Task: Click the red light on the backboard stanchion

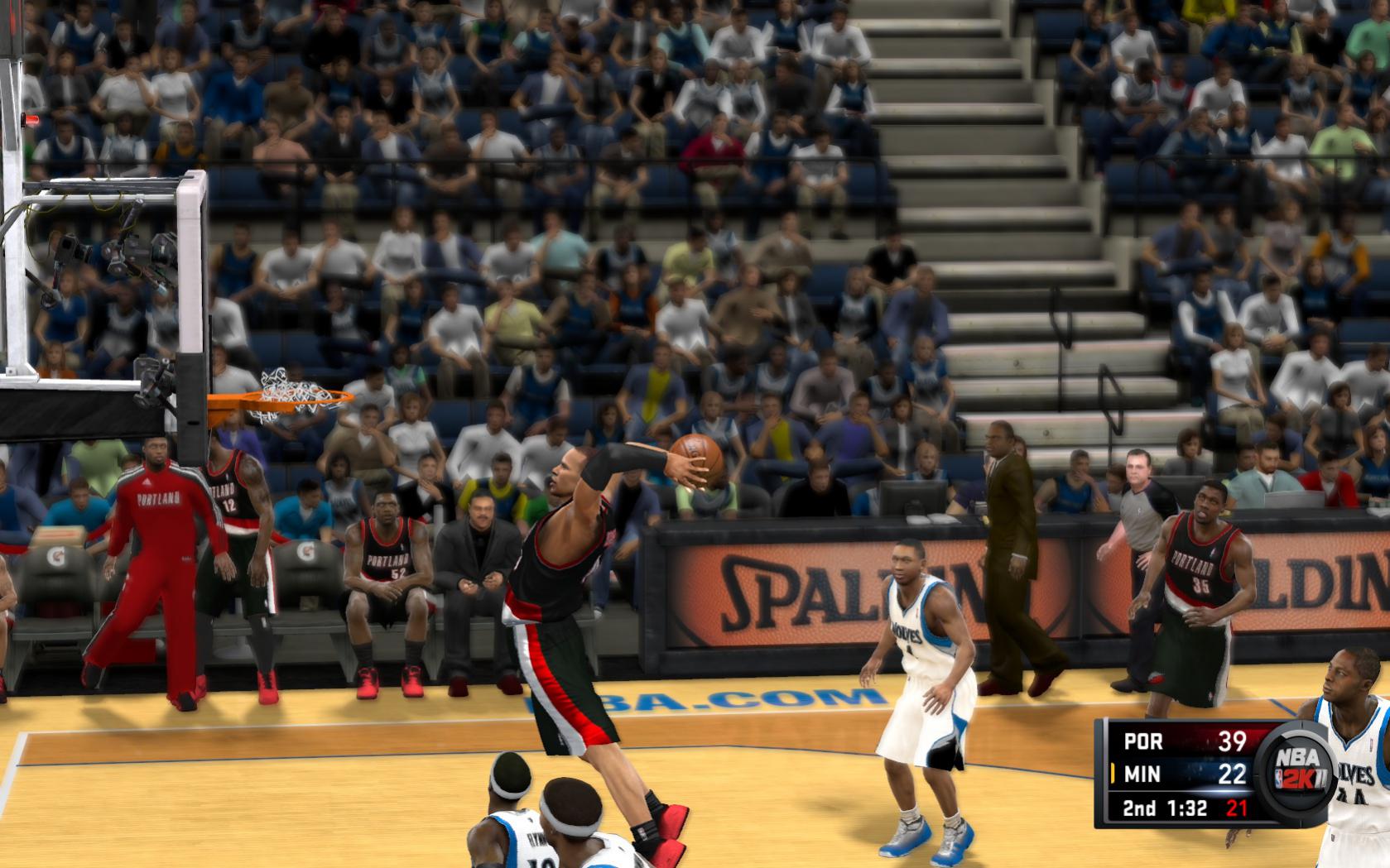Action: coord(31,118)
